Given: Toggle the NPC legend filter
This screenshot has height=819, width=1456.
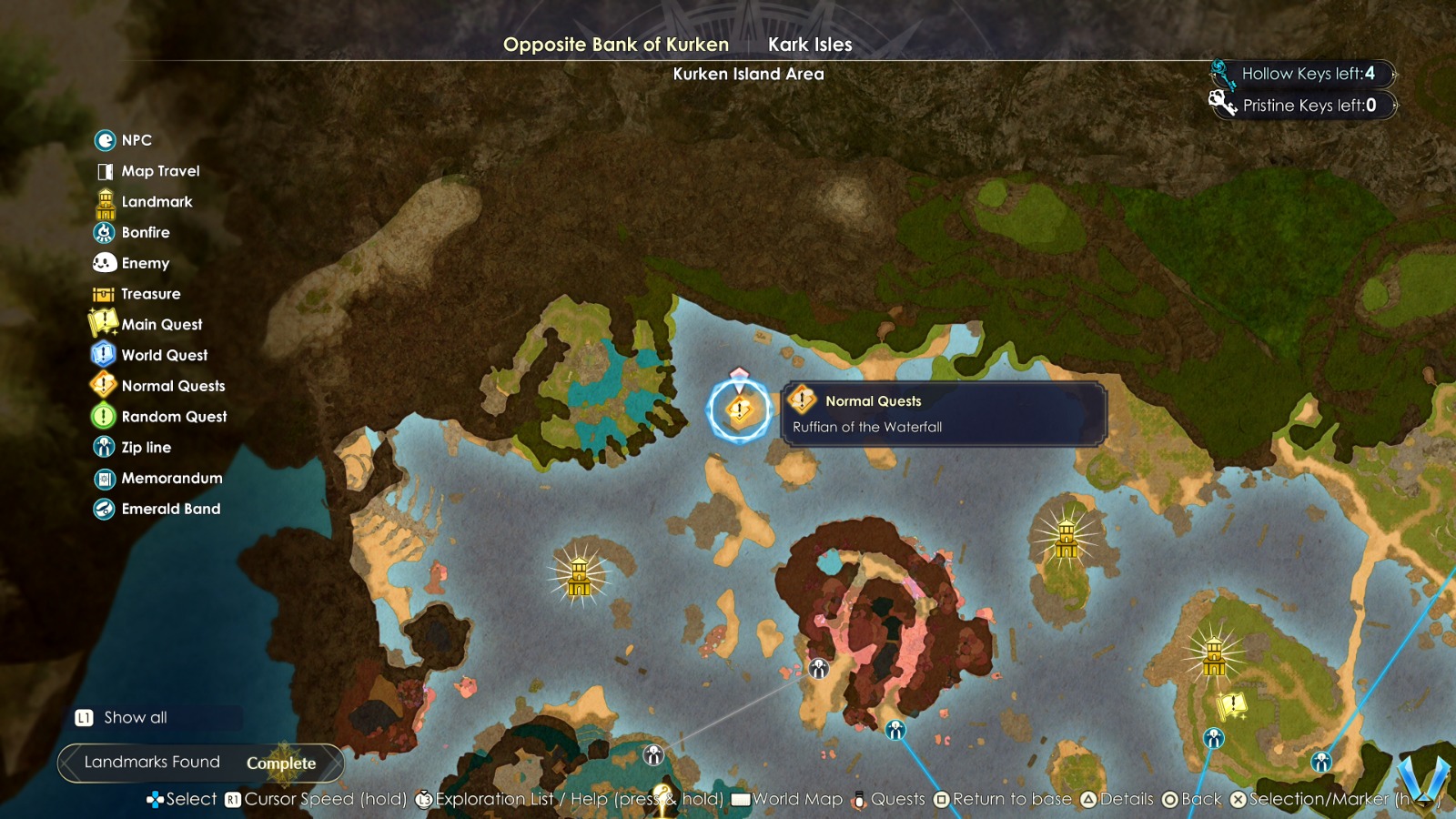Looking at the screenshot, I should coord(136,140).
